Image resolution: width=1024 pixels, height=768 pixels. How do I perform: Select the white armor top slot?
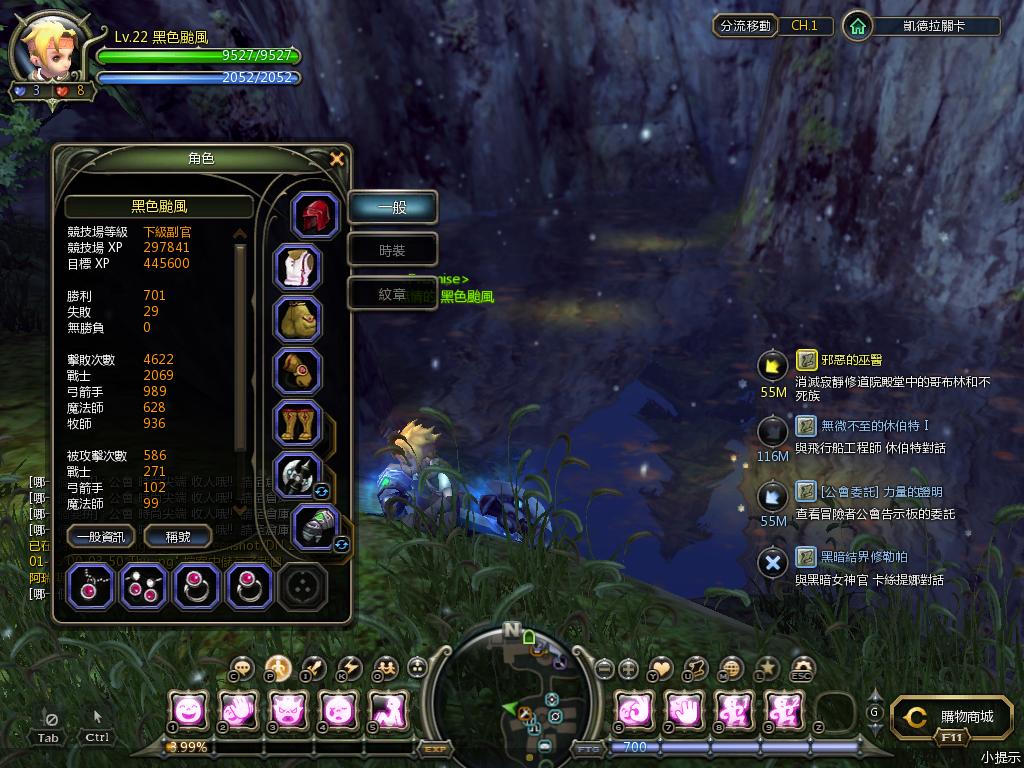point(298,268)
